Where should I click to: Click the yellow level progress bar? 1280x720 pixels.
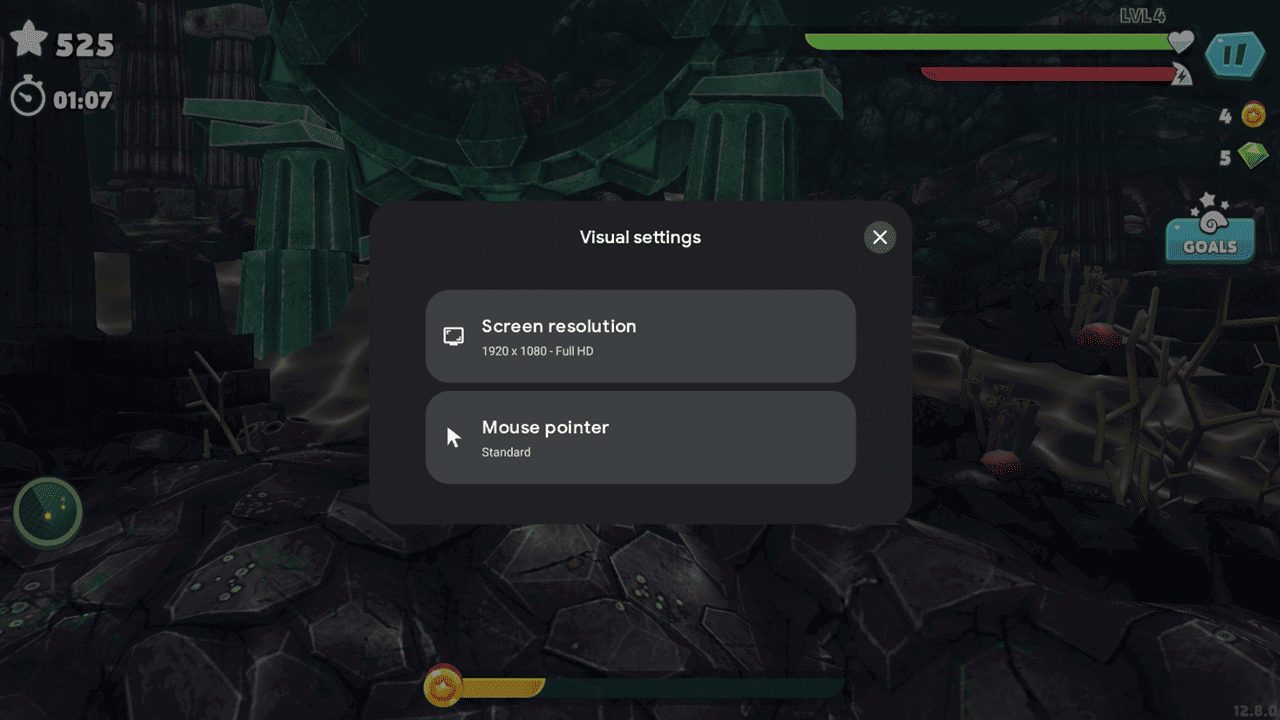click(x=500, y=689)
